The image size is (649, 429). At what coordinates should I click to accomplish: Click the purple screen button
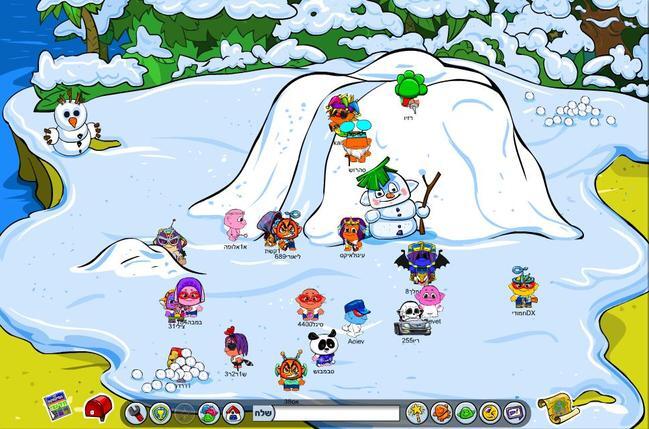[513, 412]
